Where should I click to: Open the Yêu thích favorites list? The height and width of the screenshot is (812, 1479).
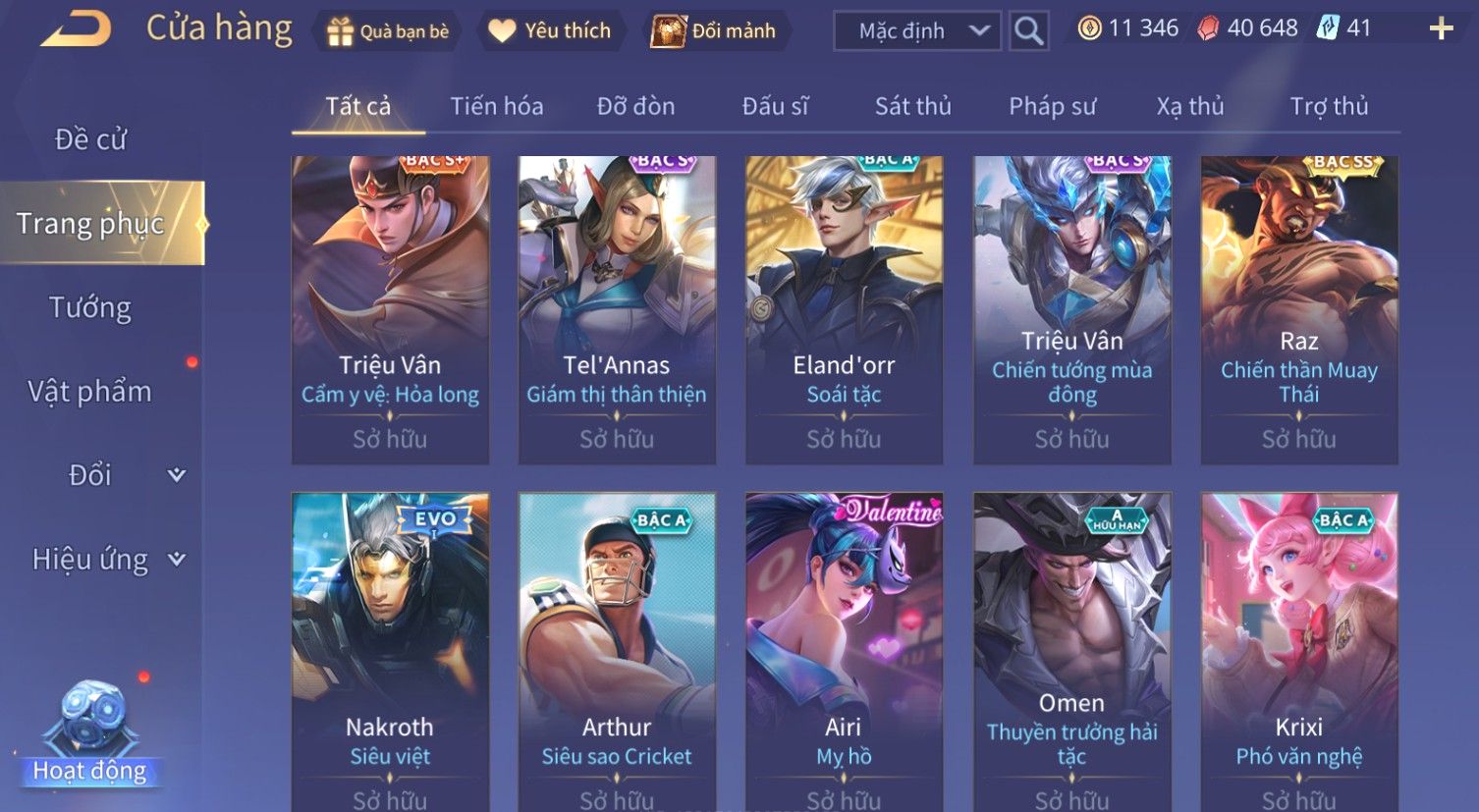pyautogui.click(x=550, y=31)
